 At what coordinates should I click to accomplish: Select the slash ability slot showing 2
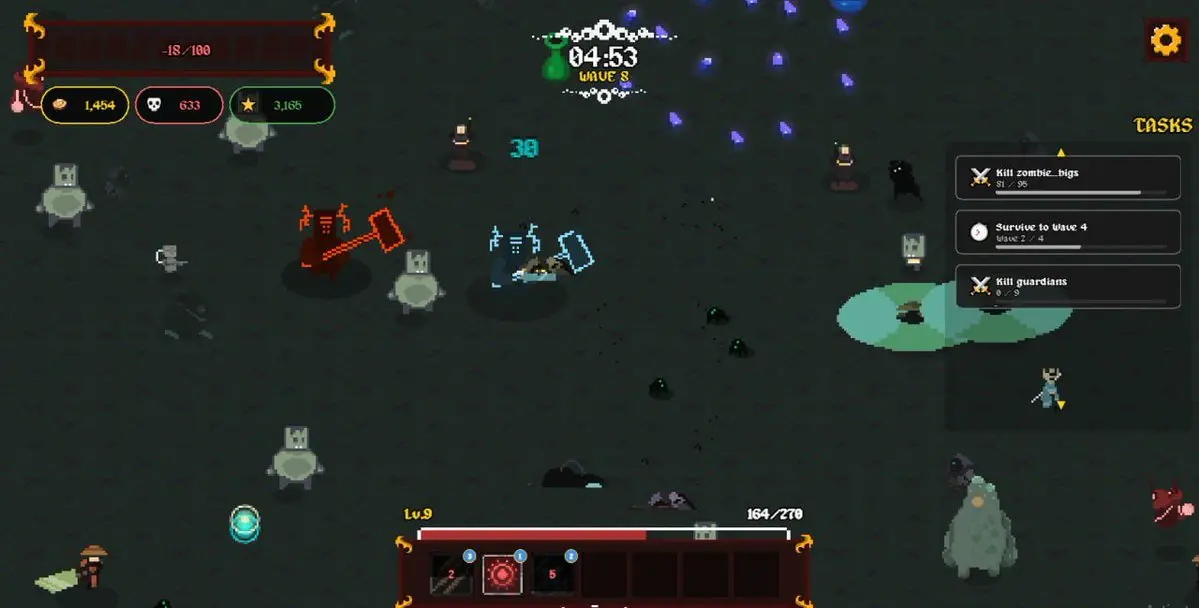point(451,574)
